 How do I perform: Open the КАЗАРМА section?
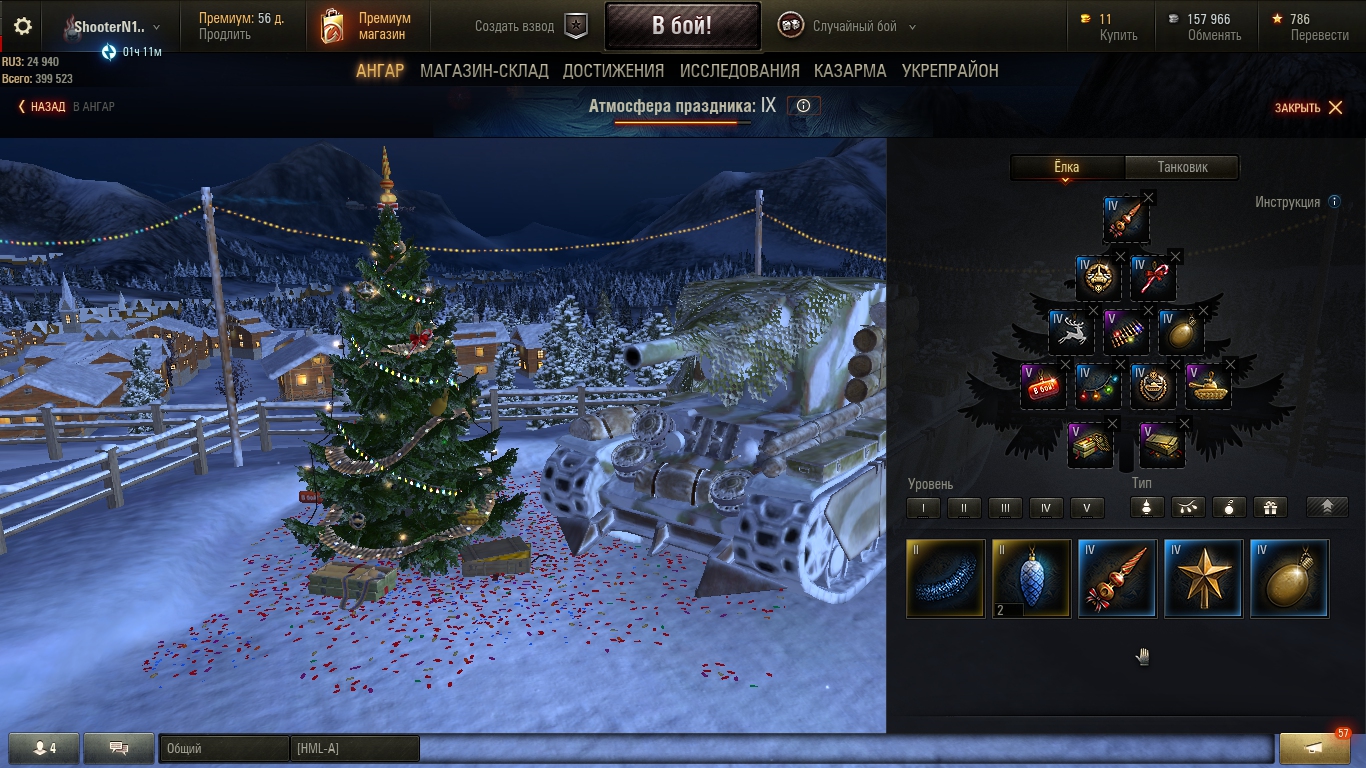point(850,71)
